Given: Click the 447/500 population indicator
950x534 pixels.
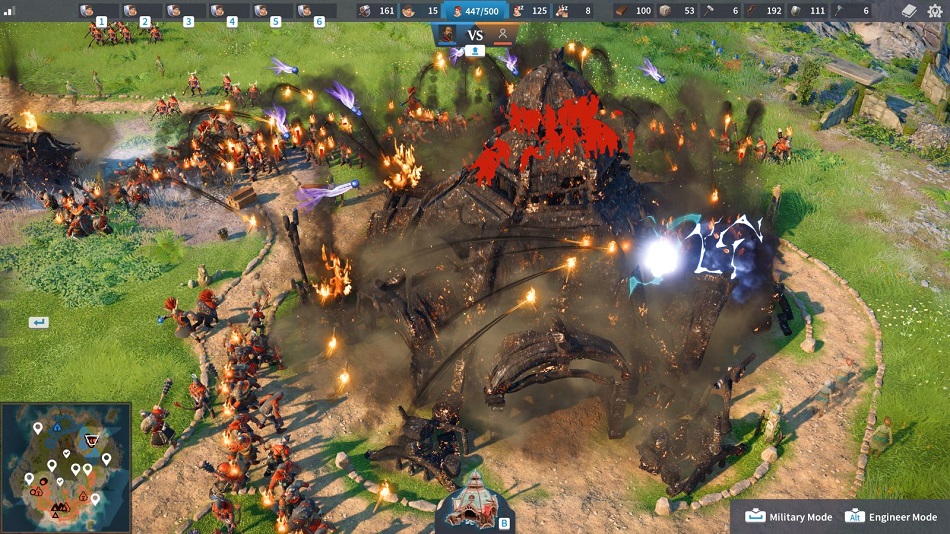Looking at the screenshot, I should [x=476, y=11].
